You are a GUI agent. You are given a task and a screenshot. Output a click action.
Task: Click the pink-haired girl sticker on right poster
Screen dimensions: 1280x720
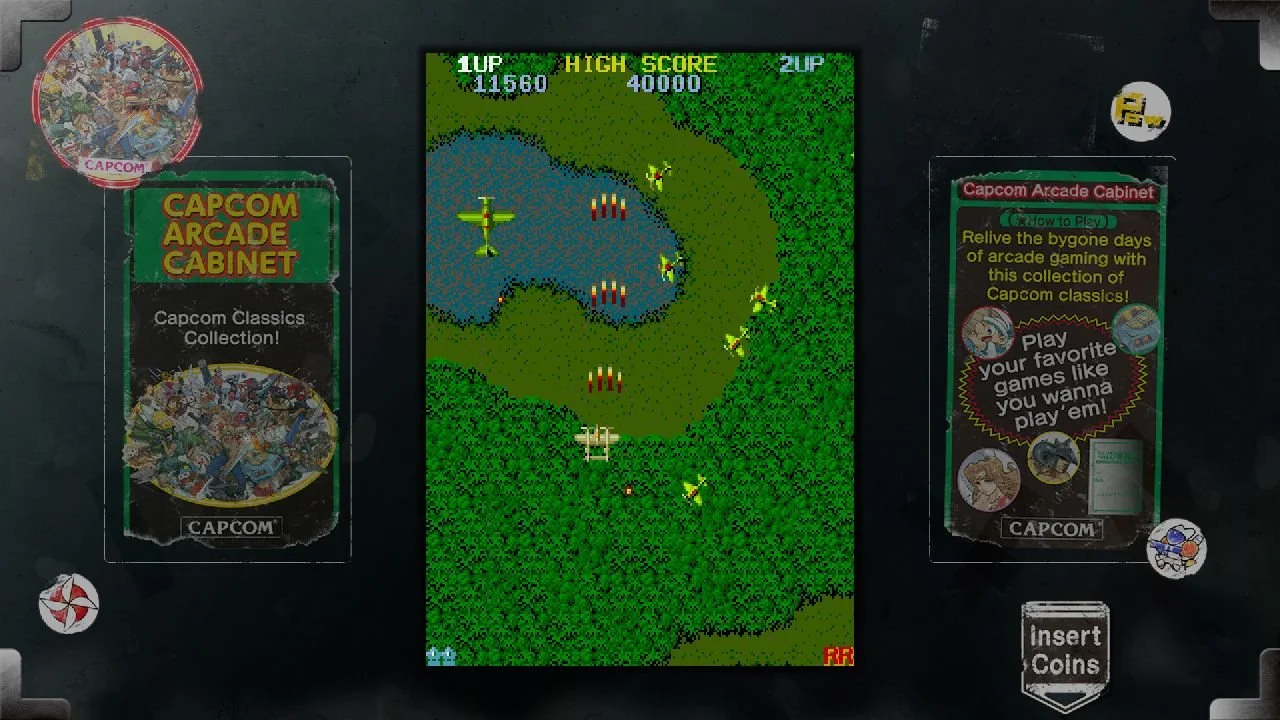(x=990, y=480)
